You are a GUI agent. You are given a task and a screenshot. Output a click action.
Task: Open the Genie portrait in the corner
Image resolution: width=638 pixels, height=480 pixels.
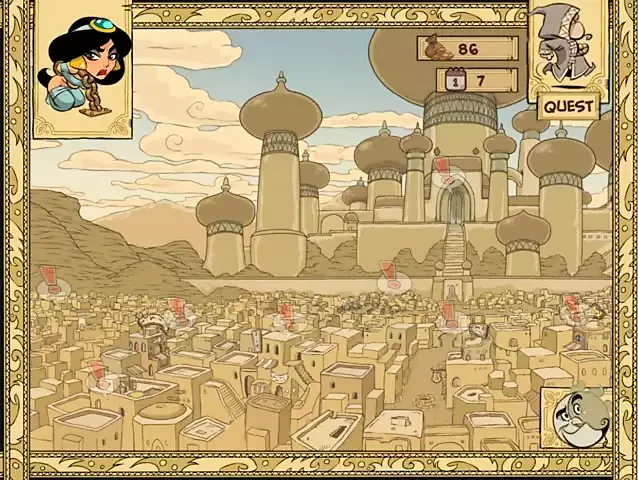[577, 417]
